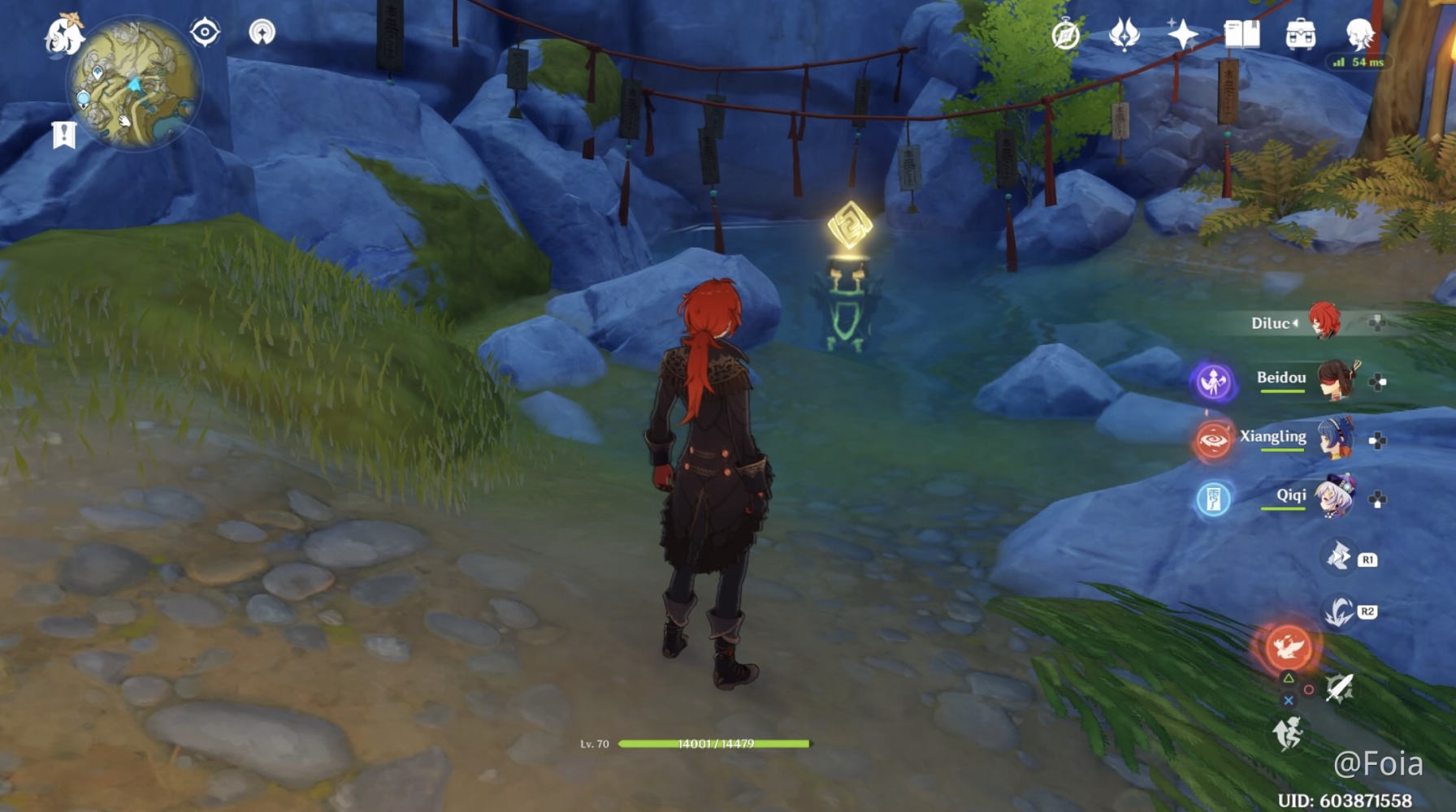Open the backpack inventory
Image resolution: width=1456 pixels, height=812 pixels.
tap(1300, 35)
